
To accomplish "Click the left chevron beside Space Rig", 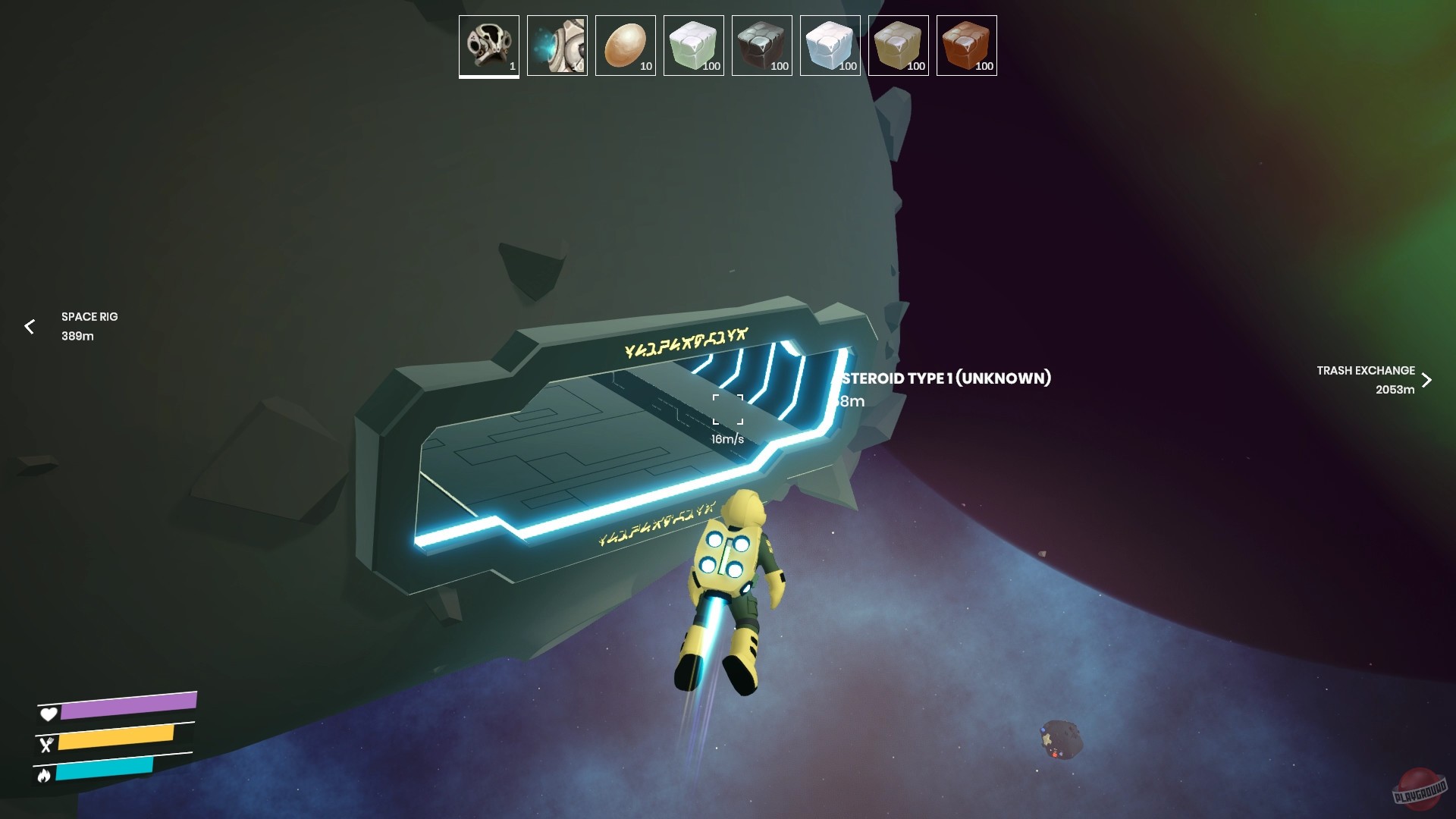I will click(x=29, y=327).
